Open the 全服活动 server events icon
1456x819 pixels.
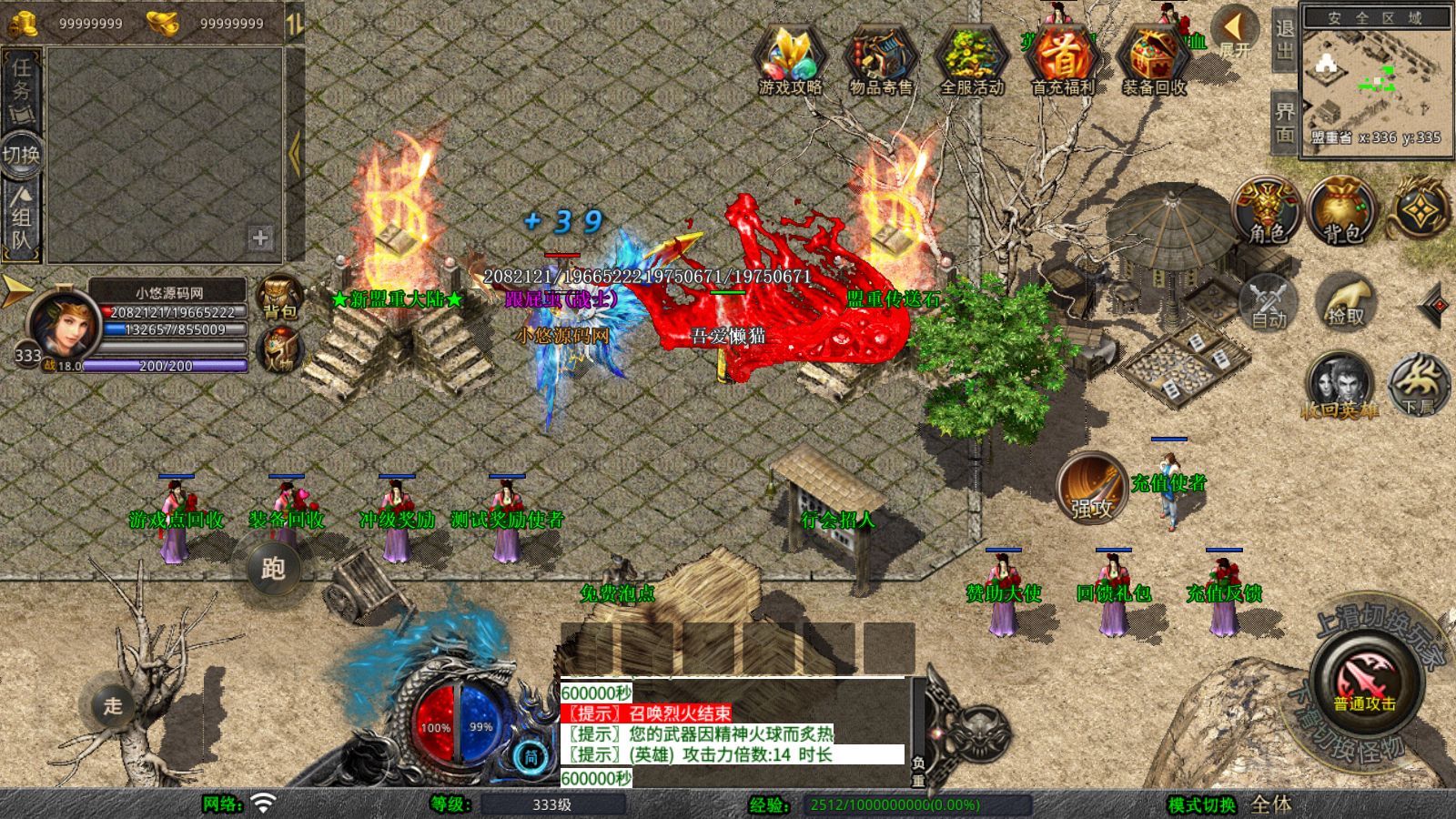tap(971, 60)
